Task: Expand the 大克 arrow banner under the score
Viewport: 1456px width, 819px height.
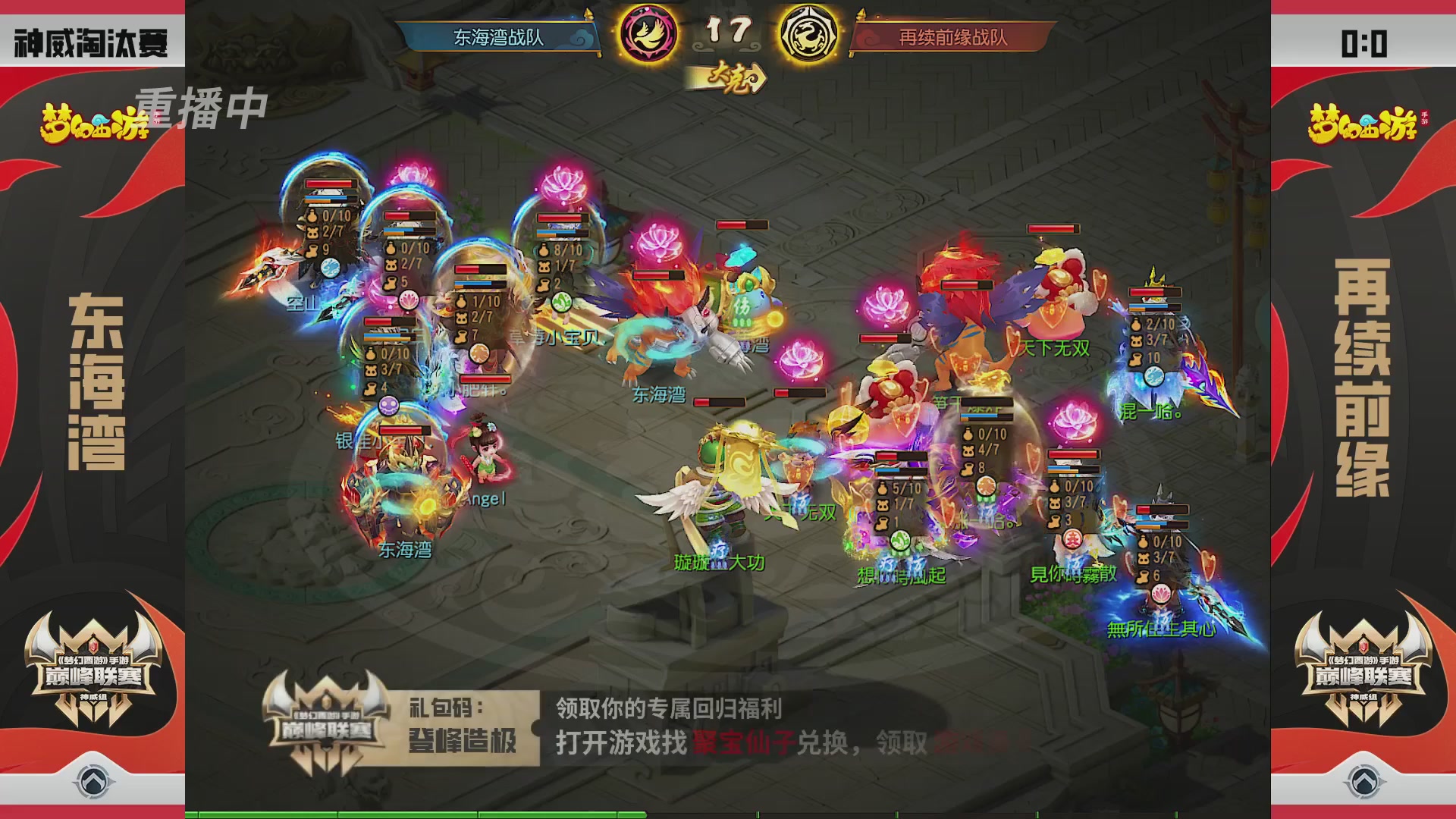Action: coord(730,77)
